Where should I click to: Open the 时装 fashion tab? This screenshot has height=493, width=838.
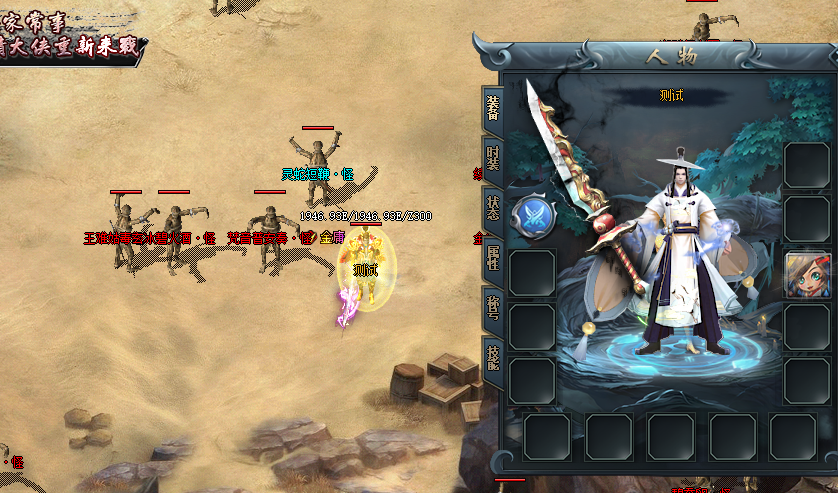tap(492, 158)
